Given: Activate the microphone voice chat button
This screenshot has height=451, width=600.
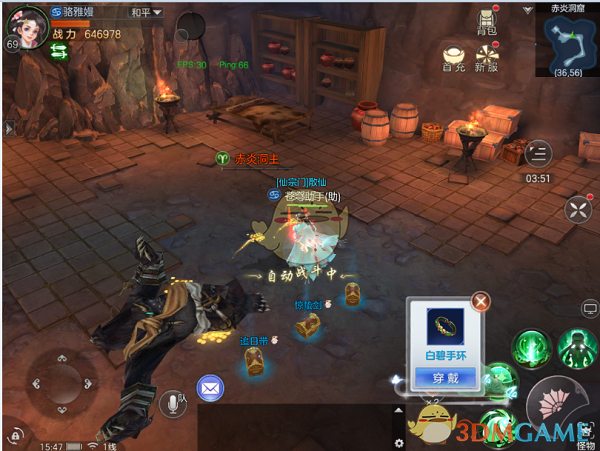Looking at the screenshot, I should [x=172, y=403].
